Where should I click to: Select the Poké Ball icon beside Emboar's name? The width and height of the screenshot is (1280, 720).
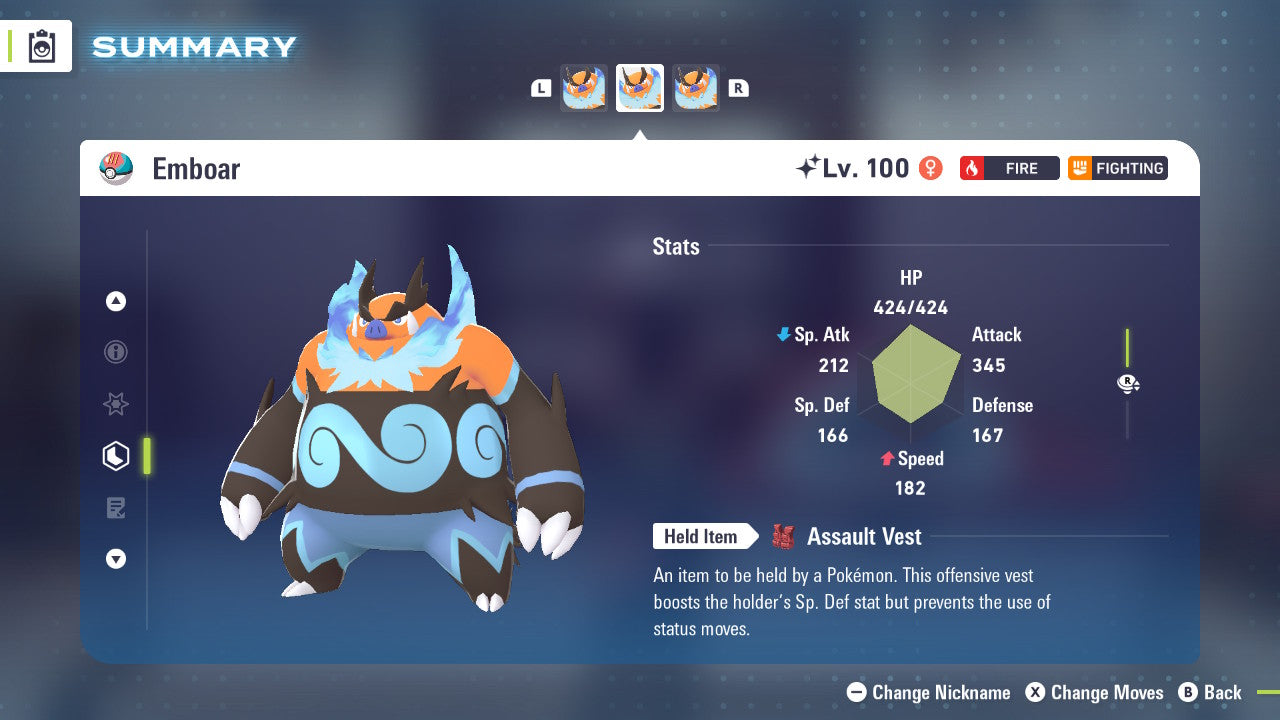coord(119,168)
